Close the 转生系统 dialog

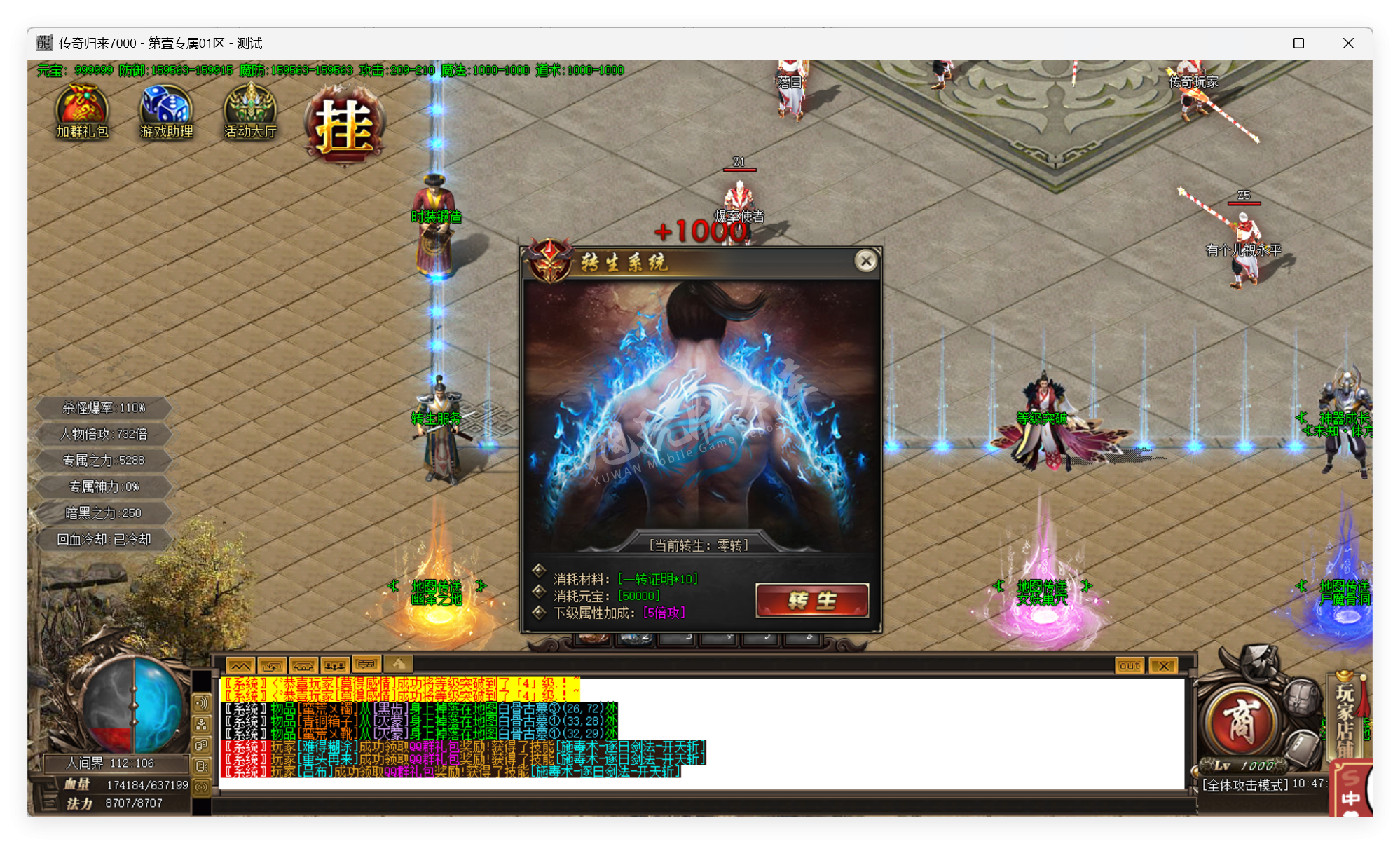click(867, 261)
